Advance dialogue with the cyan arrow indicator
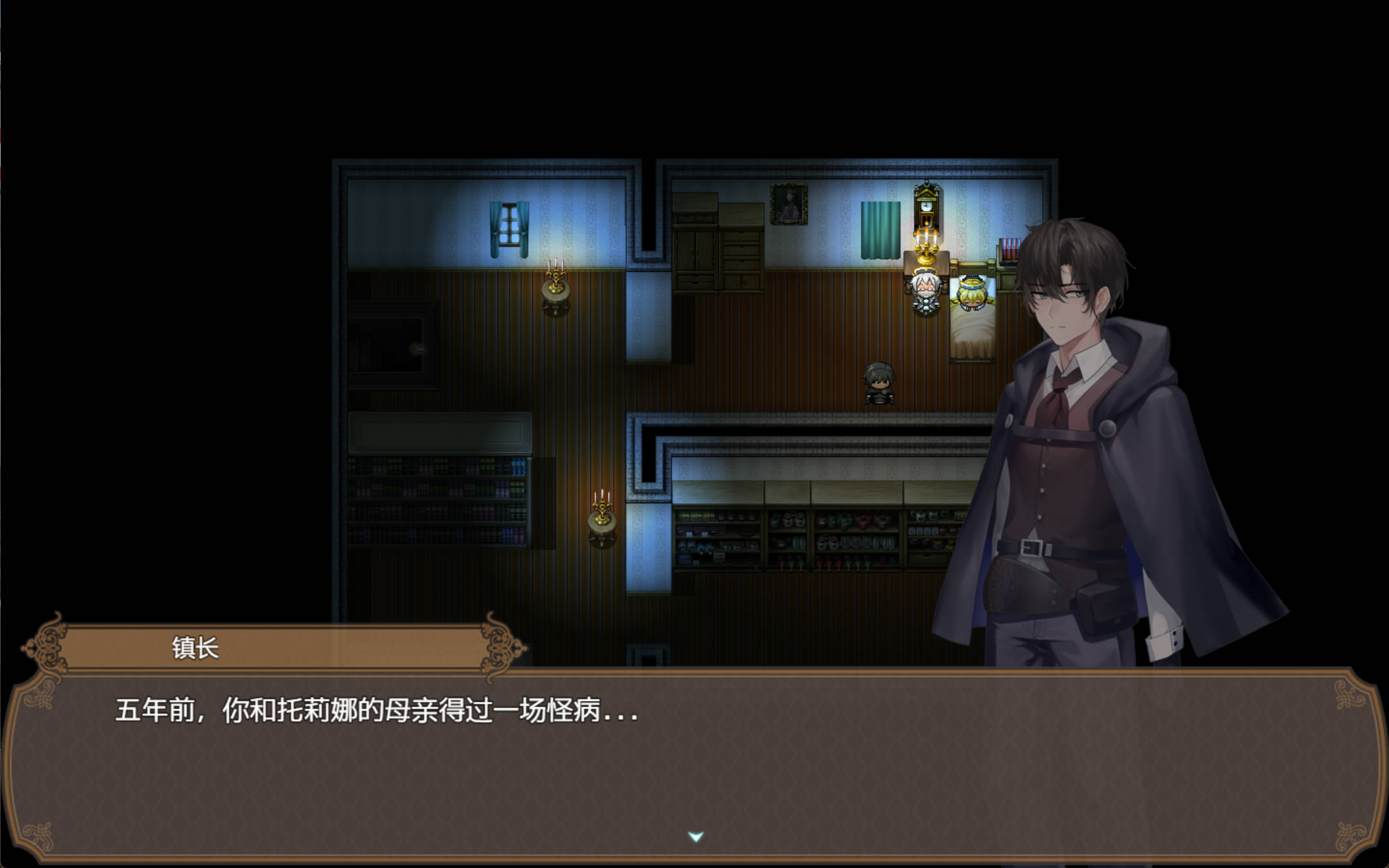1389x868 pixels. (695, 836)
